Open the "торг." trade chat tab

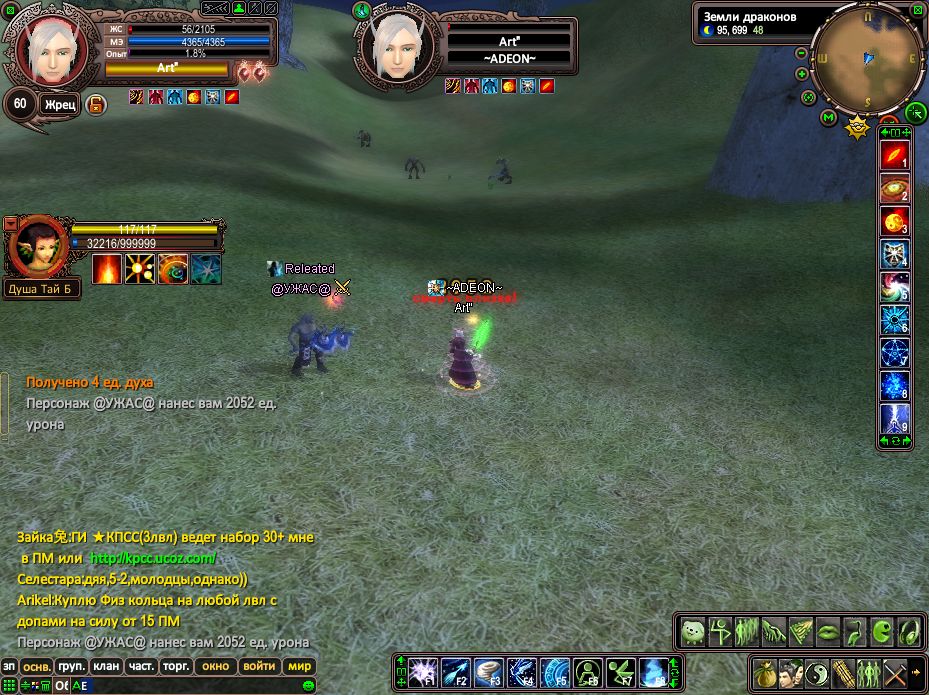point(176,666)
